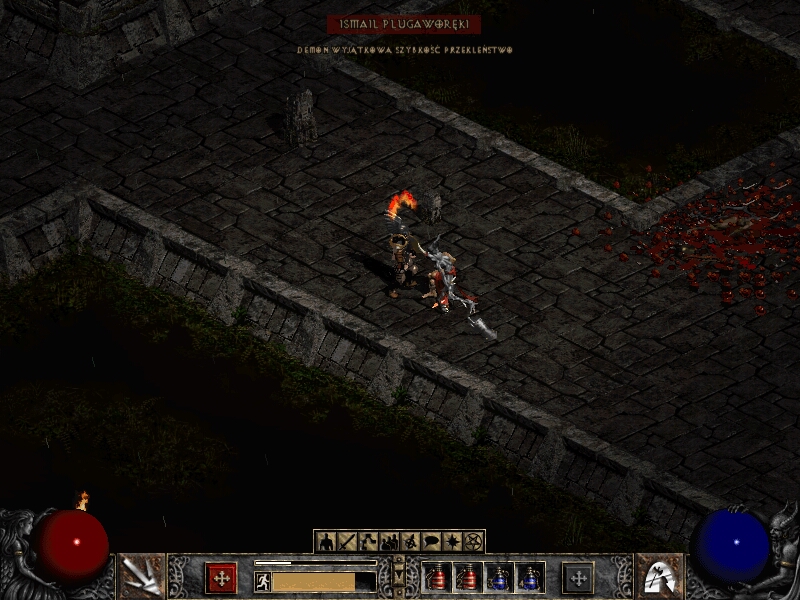Select the left mouse skill icon
Screen dimensions: 800x600
click(142, 576)
